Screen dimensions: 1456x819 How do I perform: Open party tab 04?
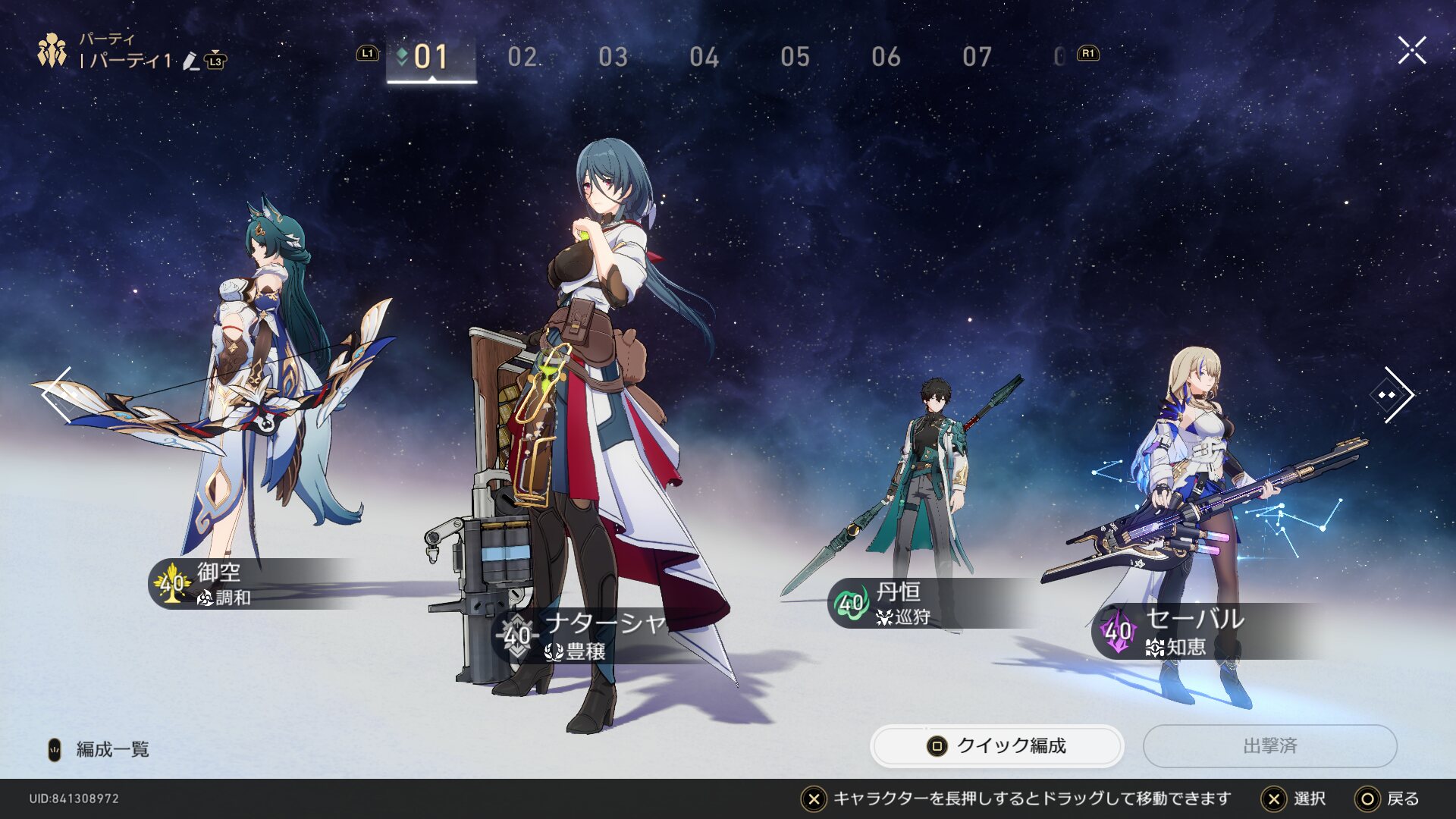coord(704,57)
